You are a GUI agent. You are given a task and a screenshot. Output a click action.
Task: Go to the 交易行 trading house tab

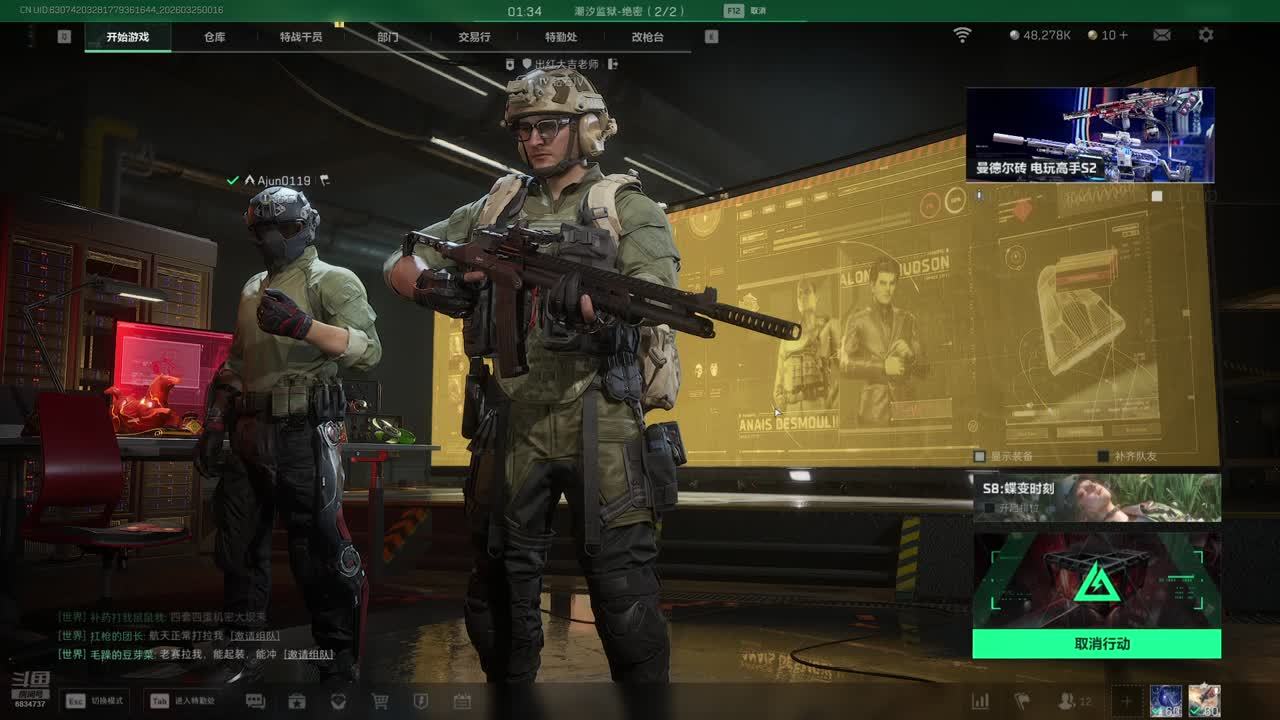coord(474,37)
